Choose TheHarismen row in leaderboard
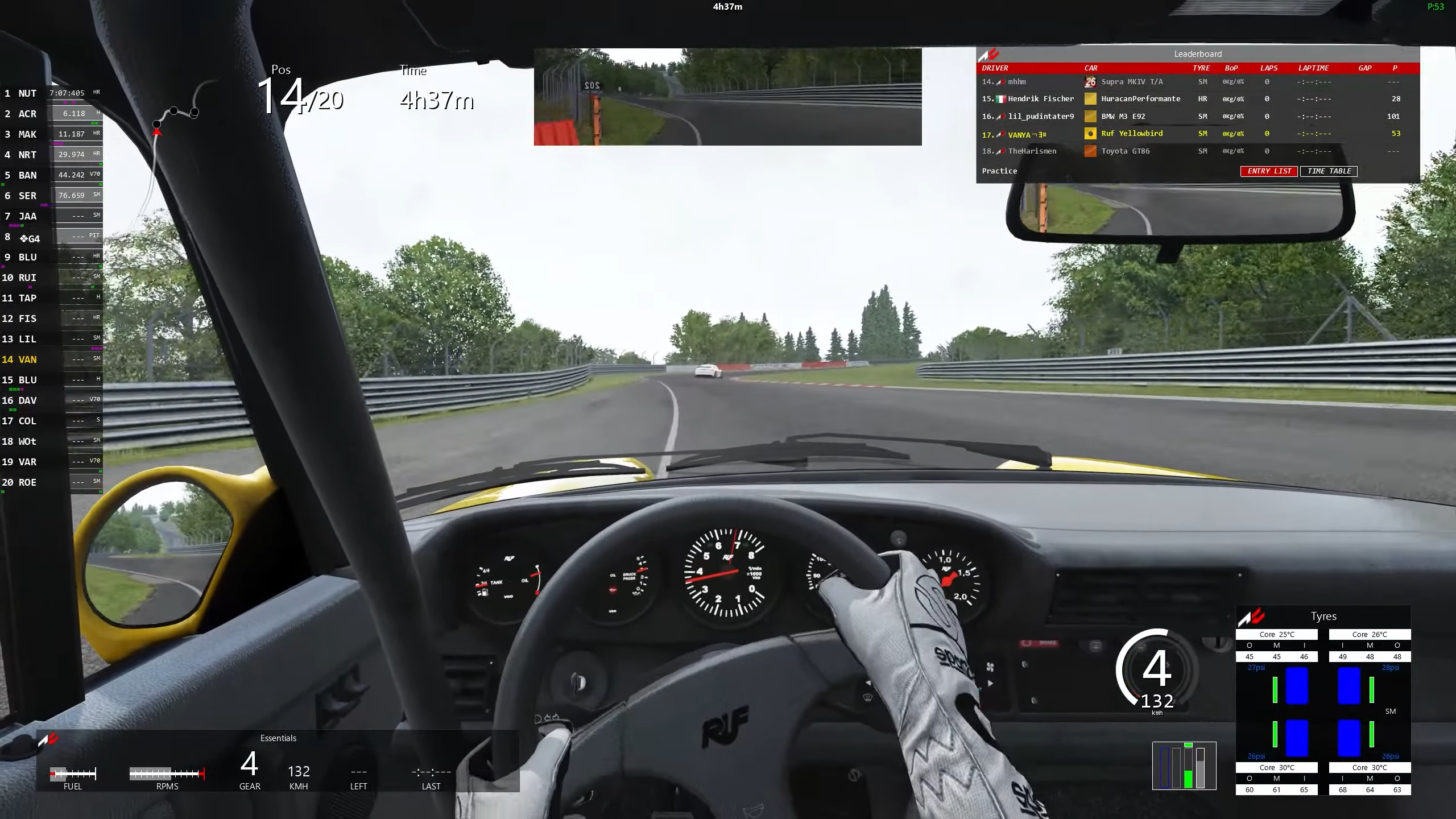The image size is (1456, 819). tap(1032, 151)
